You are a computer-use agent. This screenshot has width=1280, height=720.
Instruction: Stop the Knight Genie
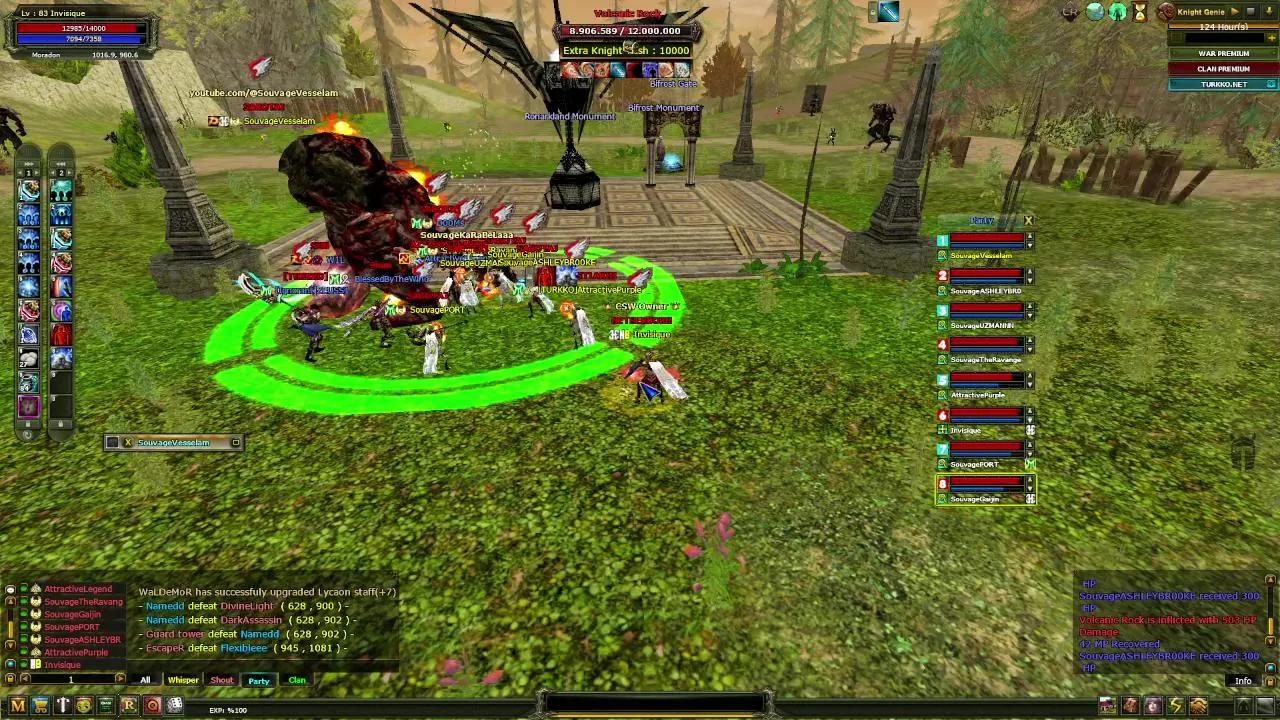[1250, 12]
